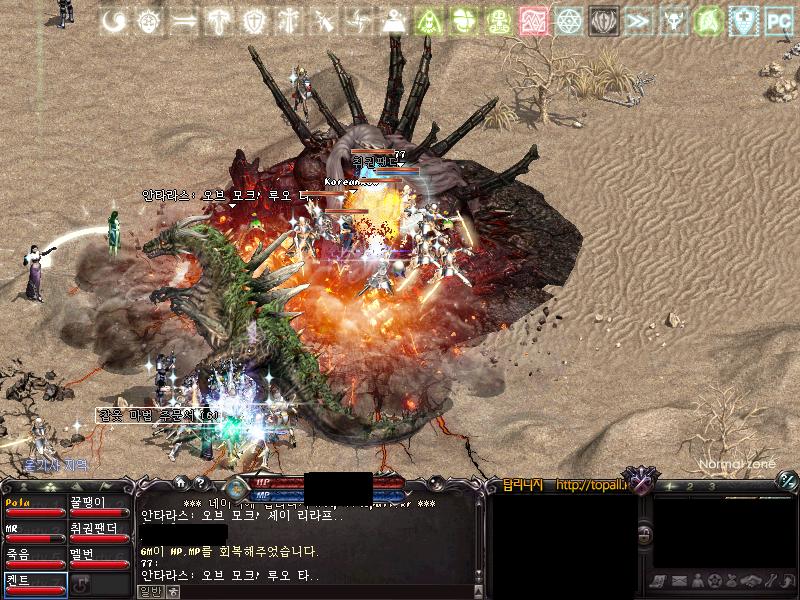Open the map scroll icon
Viewport: 800px width, 600px height.
pos(658,580)
